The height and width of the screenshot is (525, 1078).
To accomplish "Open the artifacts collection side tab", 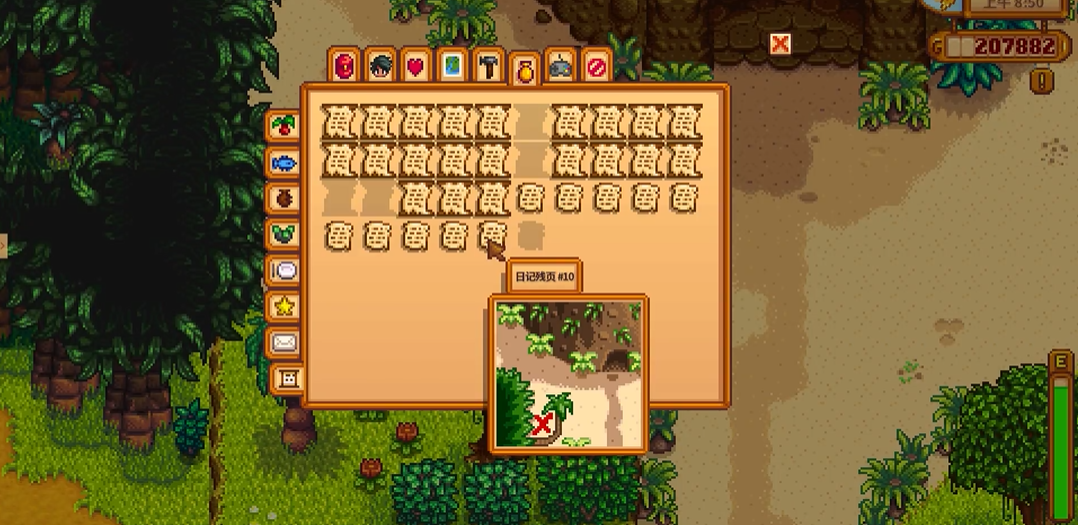I will coord(284,197).
